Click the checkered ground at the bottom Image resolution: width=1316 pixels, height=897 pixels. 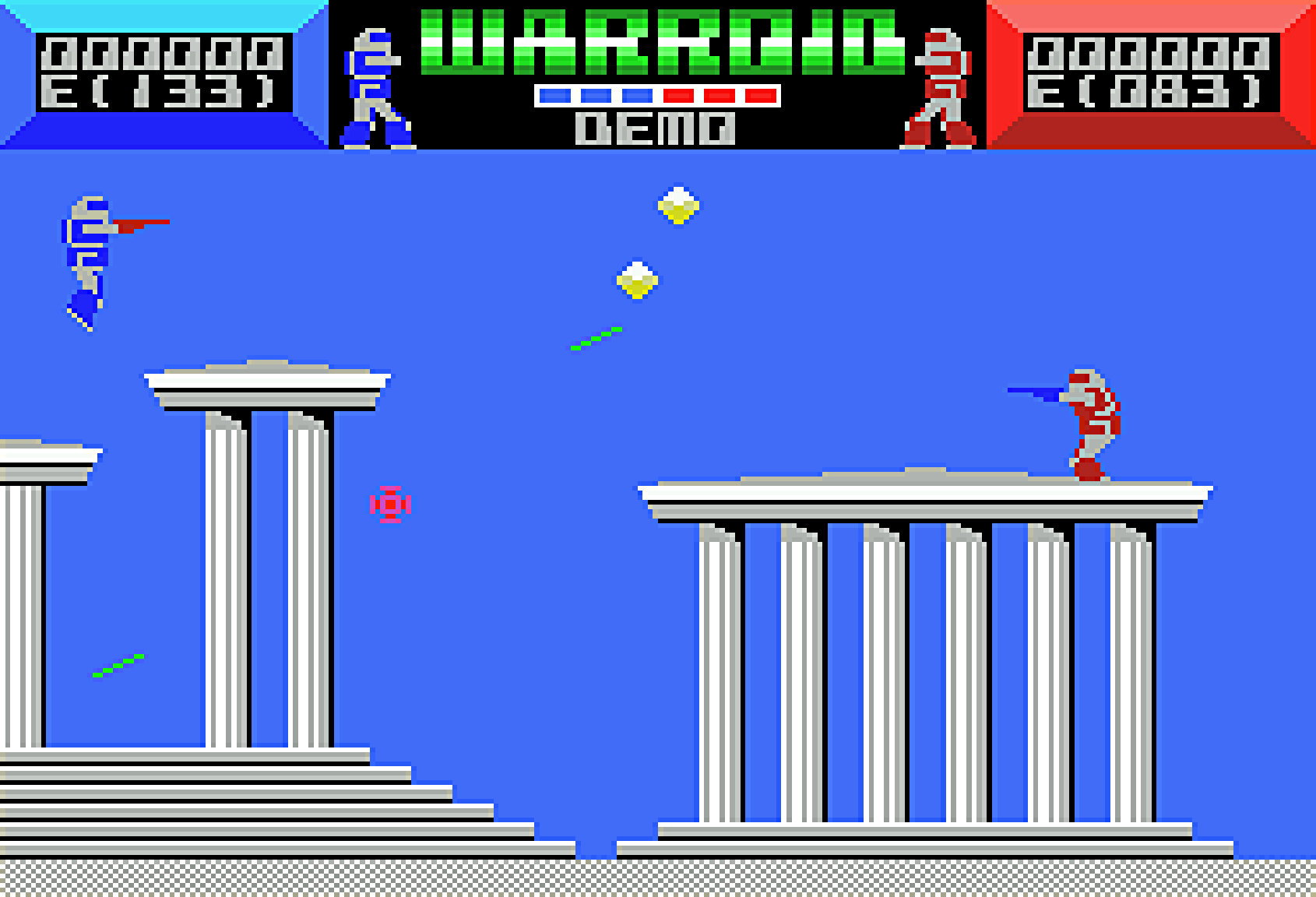tap(658, 880)
